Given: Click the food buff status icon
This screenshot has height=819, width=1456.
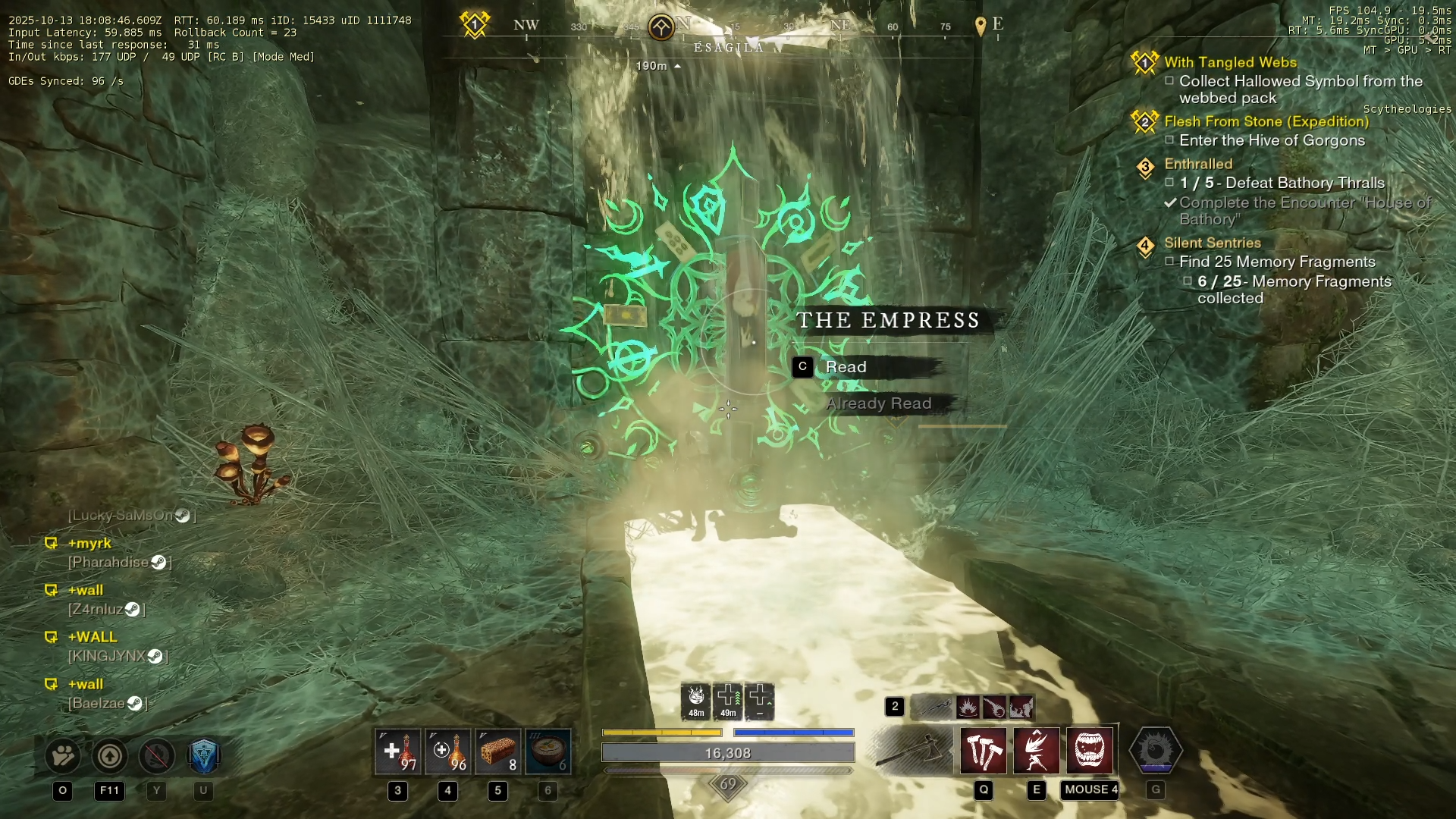Looking at the screenshot, I should [x=696, y=701].
